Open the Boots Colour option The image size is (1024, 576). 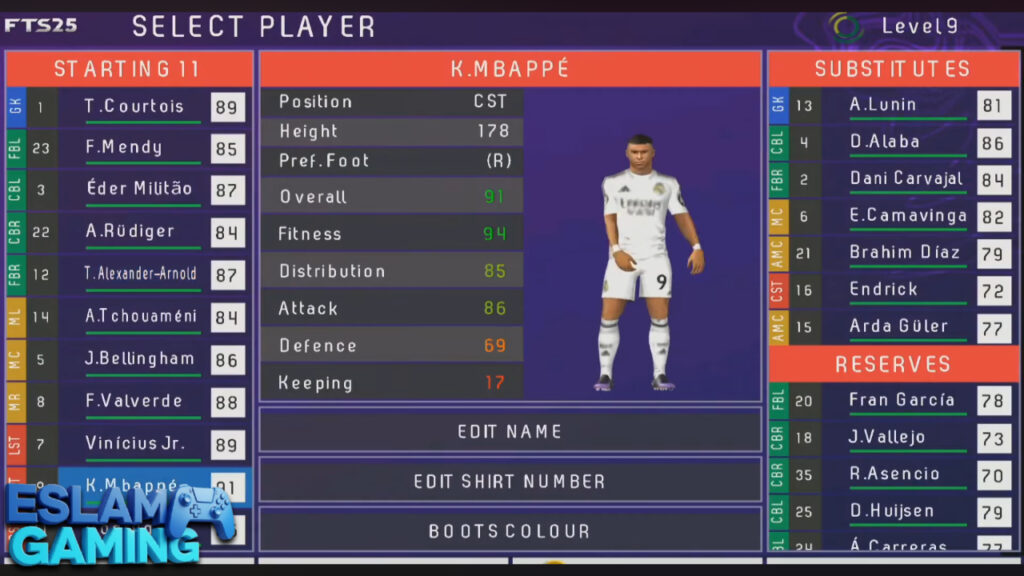510,530
